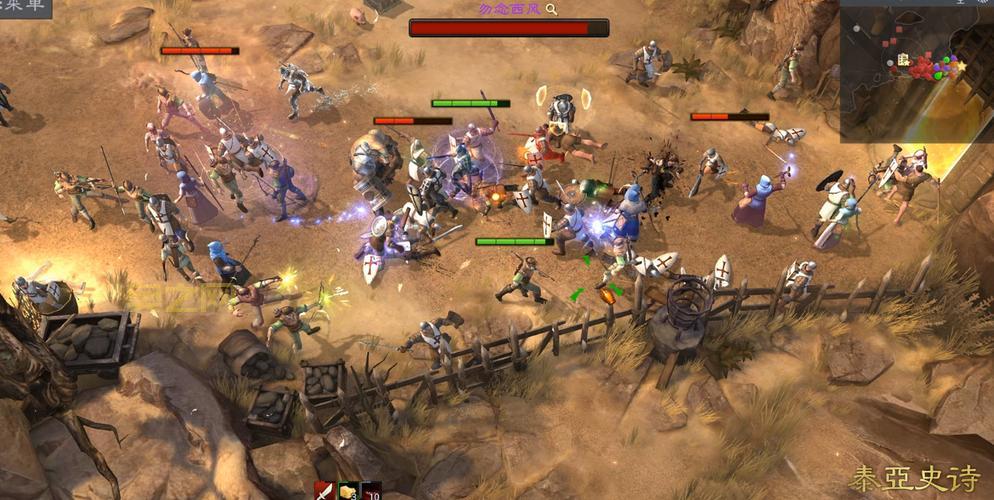994x500 pixels.
Task: Click the quest scroll marker on minimap
Action: tap(904, 61)
